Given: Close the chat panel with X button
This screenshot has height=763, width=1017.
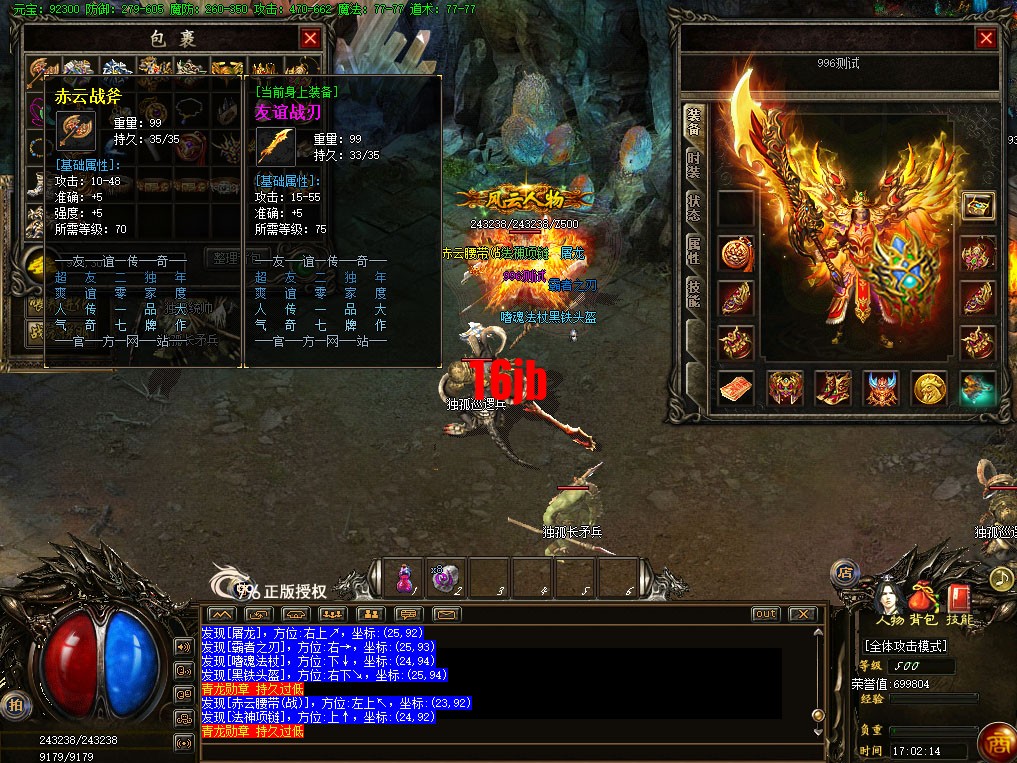Looking at the screenshot, I should point(802,613).
